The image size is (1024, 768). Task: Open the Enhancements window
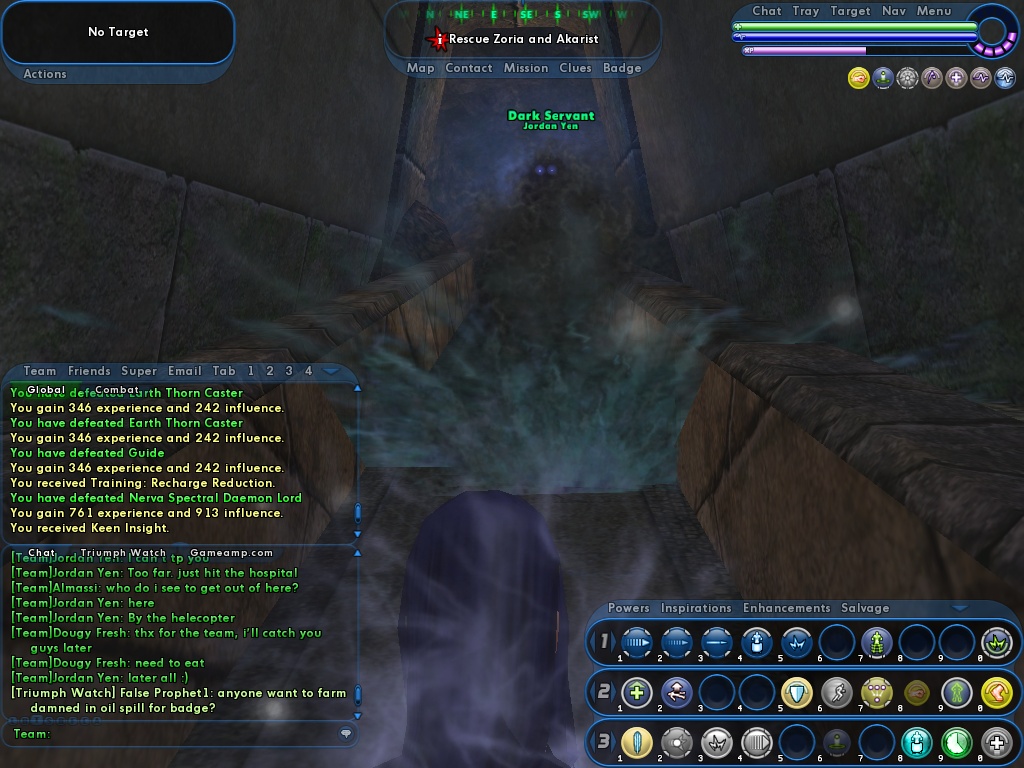pos(786,608)
